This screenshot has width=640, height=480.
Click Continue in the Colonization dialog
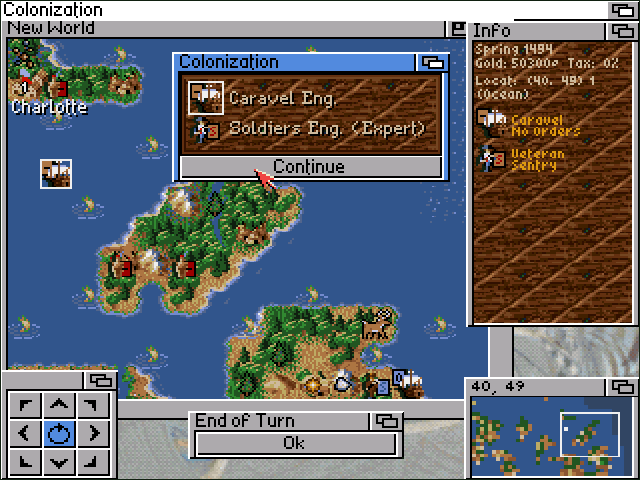coord(309,167)
